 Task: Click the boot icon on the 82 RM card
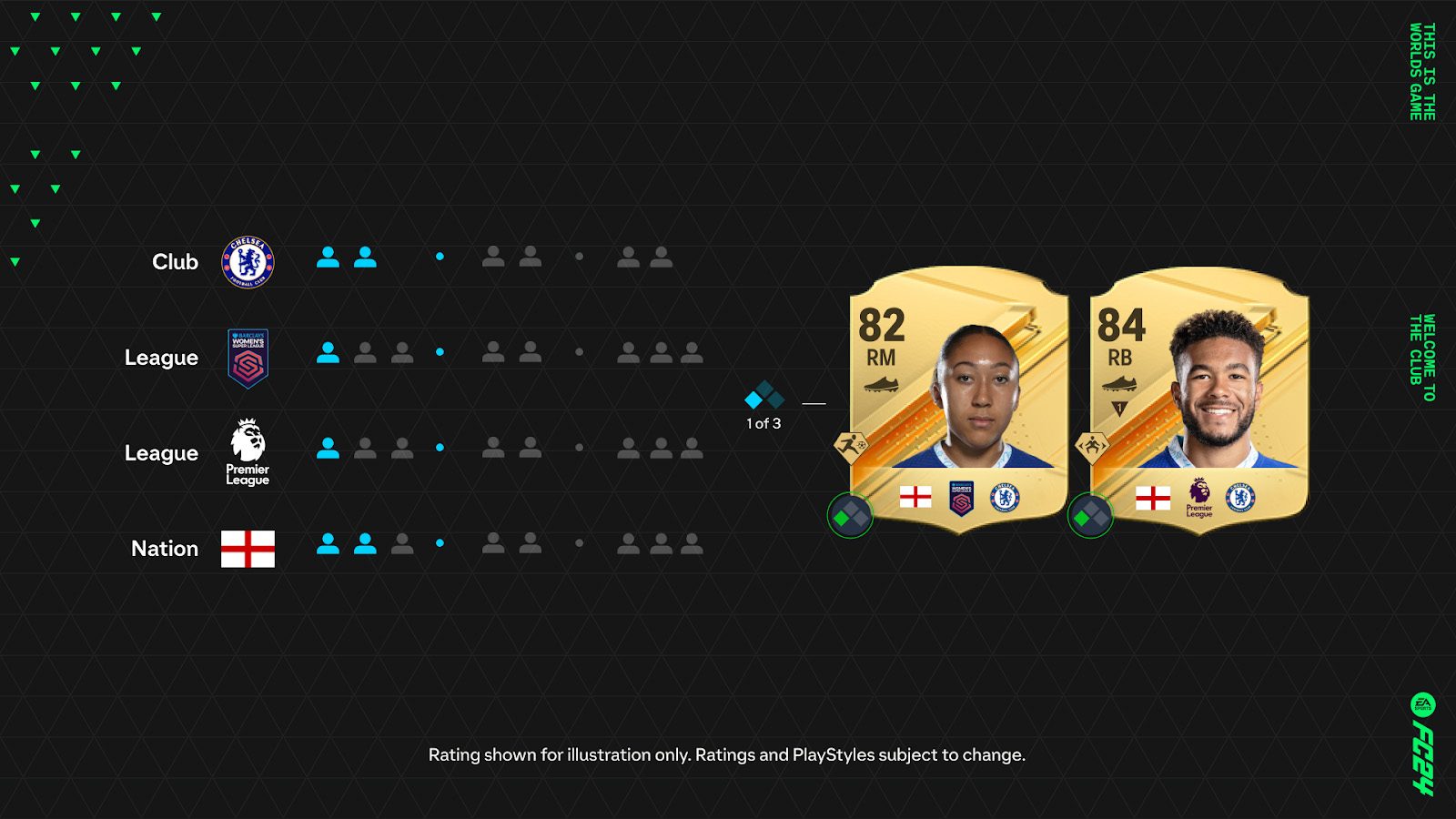(x=879, y=385)
